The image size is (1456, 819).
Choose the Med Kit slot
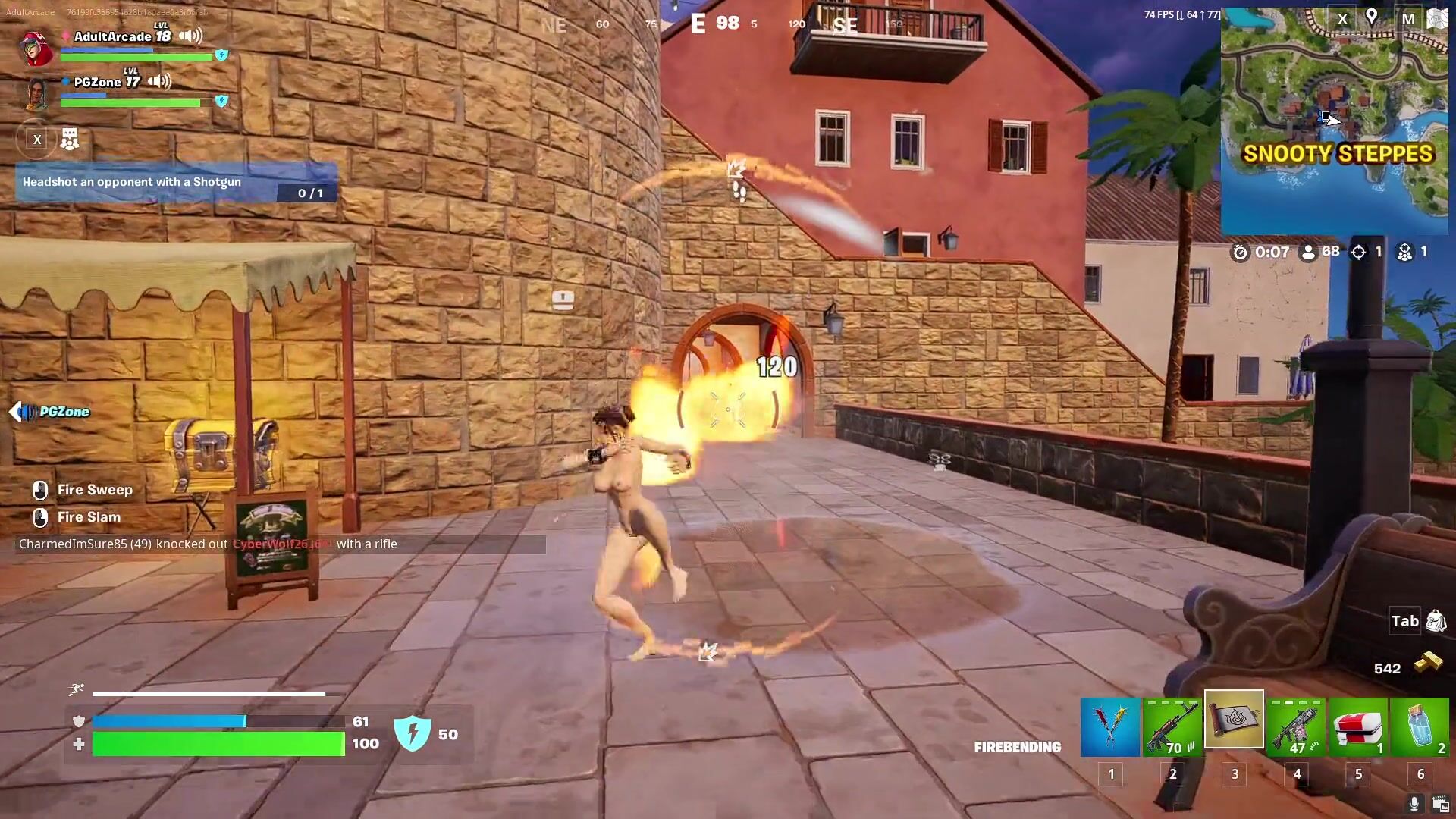point(1358,727)
